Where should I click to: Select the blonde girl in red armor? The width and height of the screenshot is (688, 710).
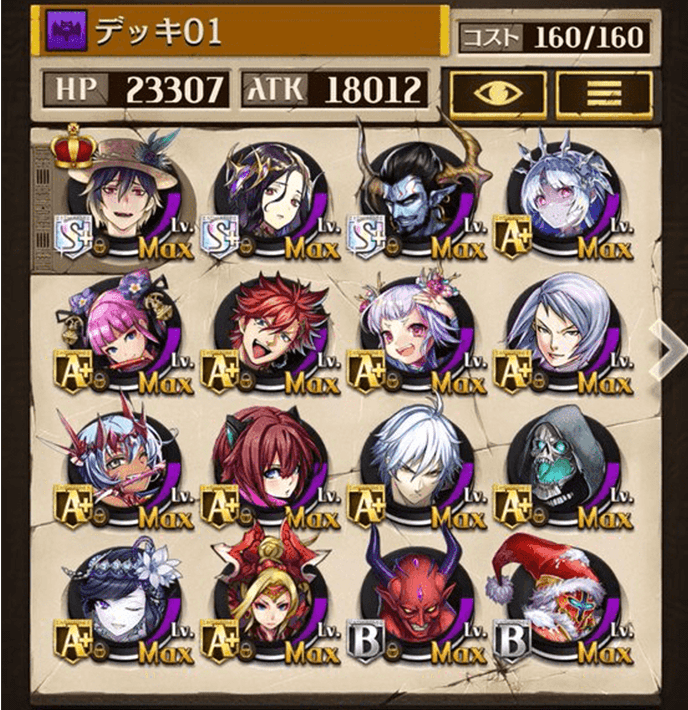point(270,596)
